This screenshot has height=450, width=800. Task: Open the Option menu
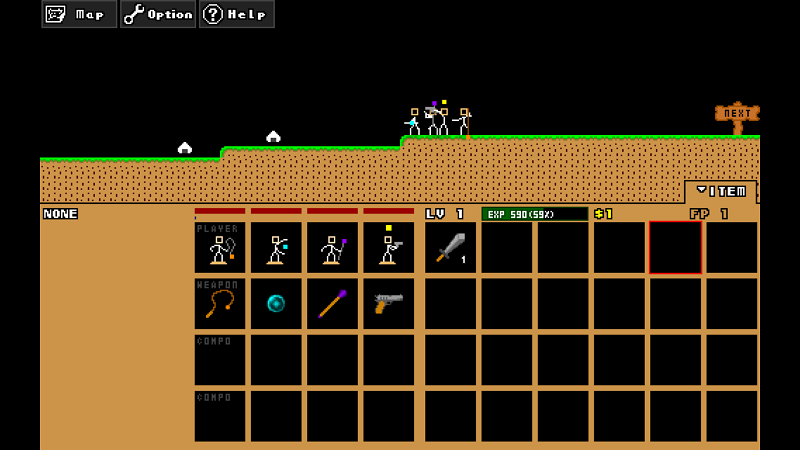tap(158, 14)
